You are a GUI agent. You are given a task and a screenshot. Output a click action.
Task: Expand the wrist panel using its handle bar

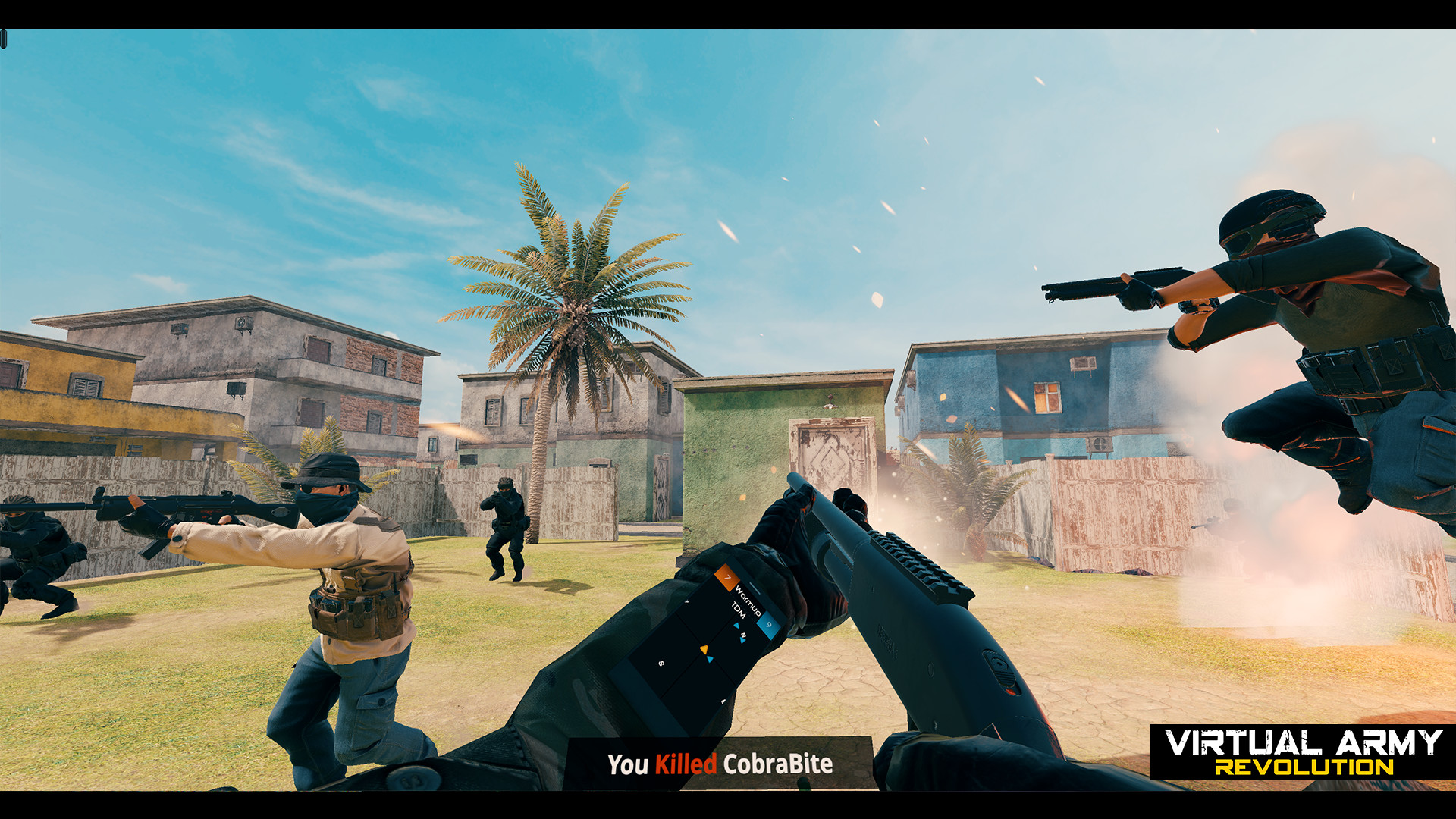(755, 587)
